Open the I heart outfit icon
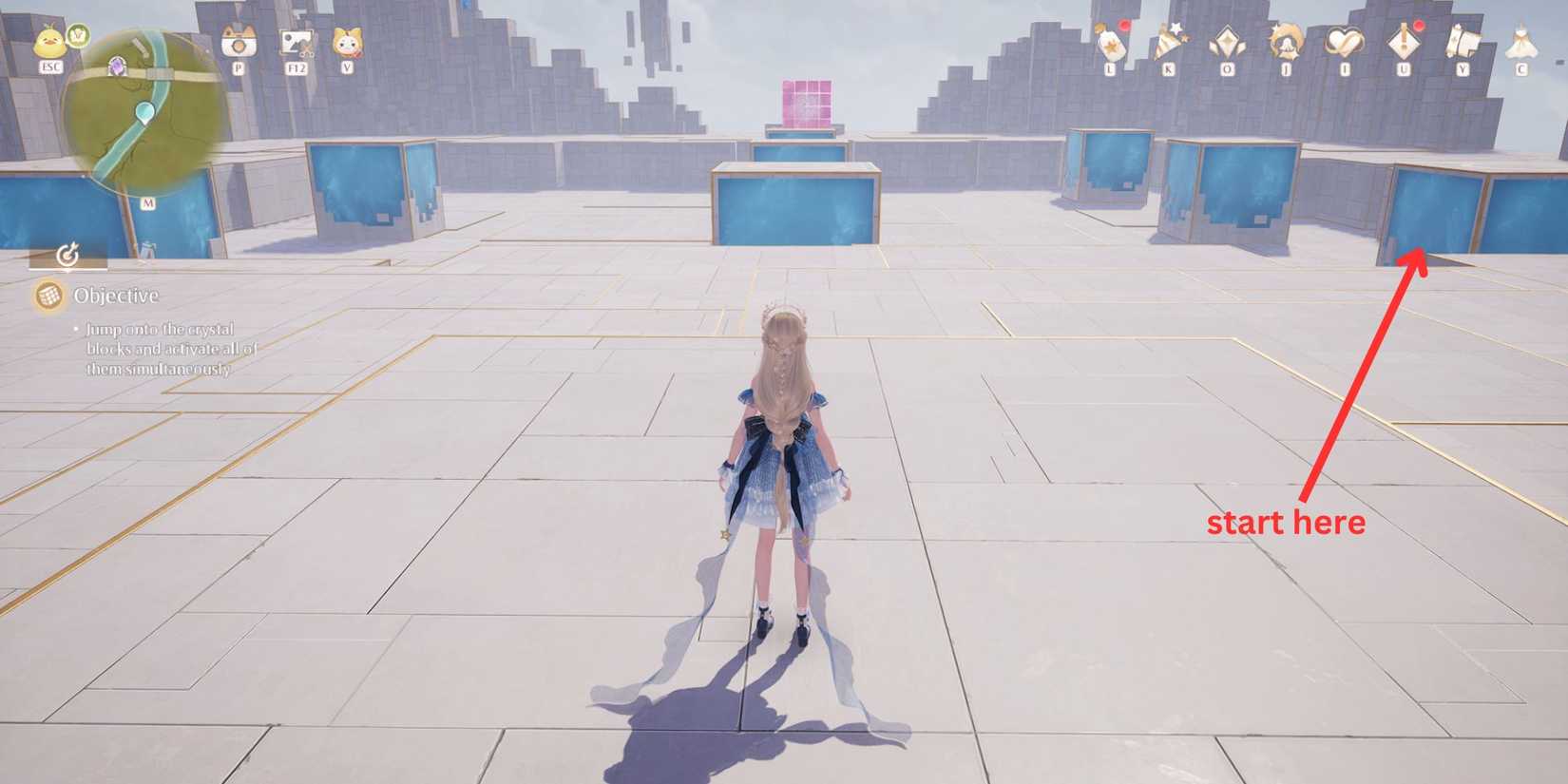 click(x=1345, y=43)
